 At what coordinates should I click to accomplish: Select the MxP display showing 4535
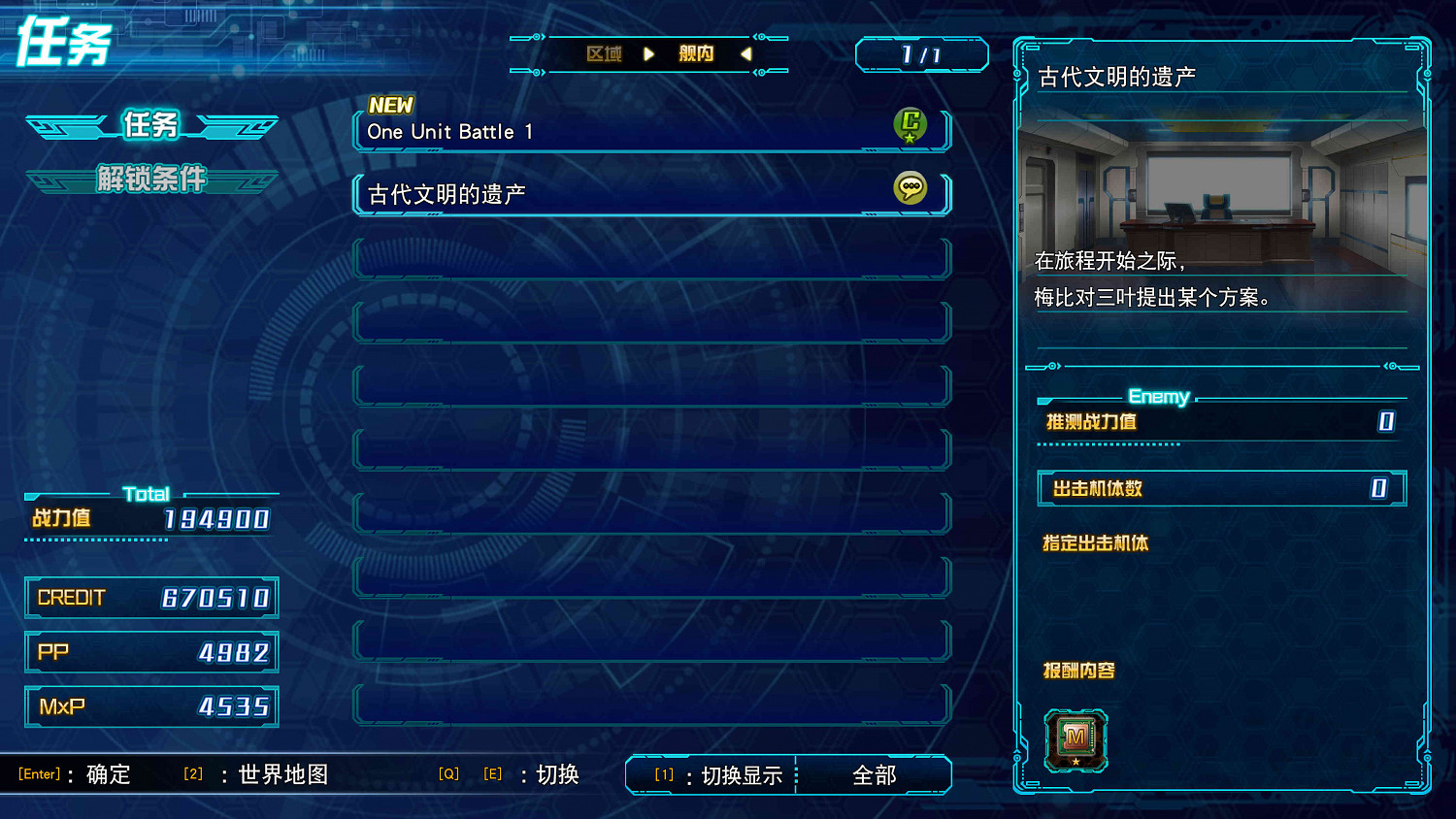tap(150, 705)
